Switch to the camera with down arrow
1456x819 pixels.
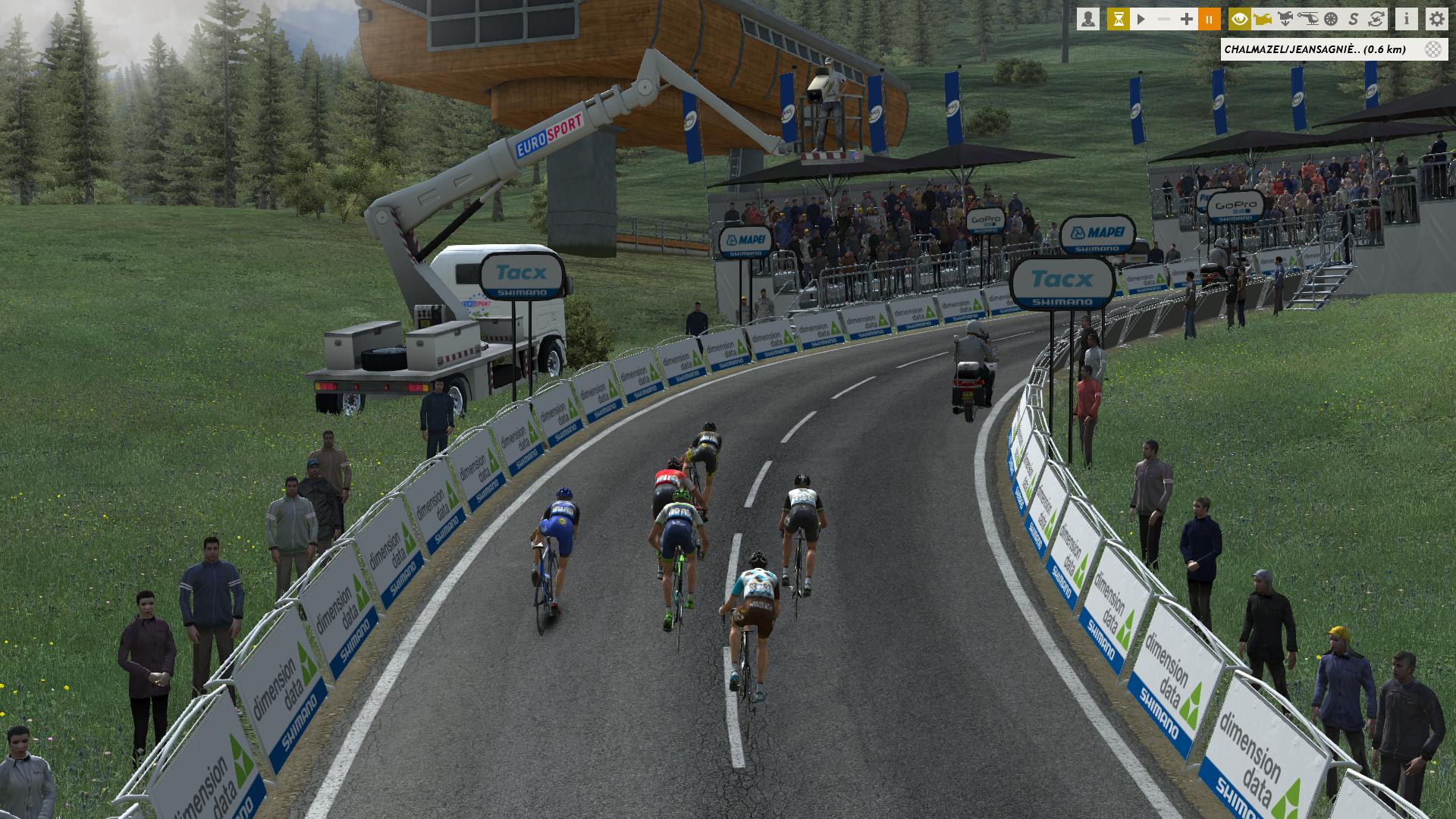click(x=1285, y=19)
